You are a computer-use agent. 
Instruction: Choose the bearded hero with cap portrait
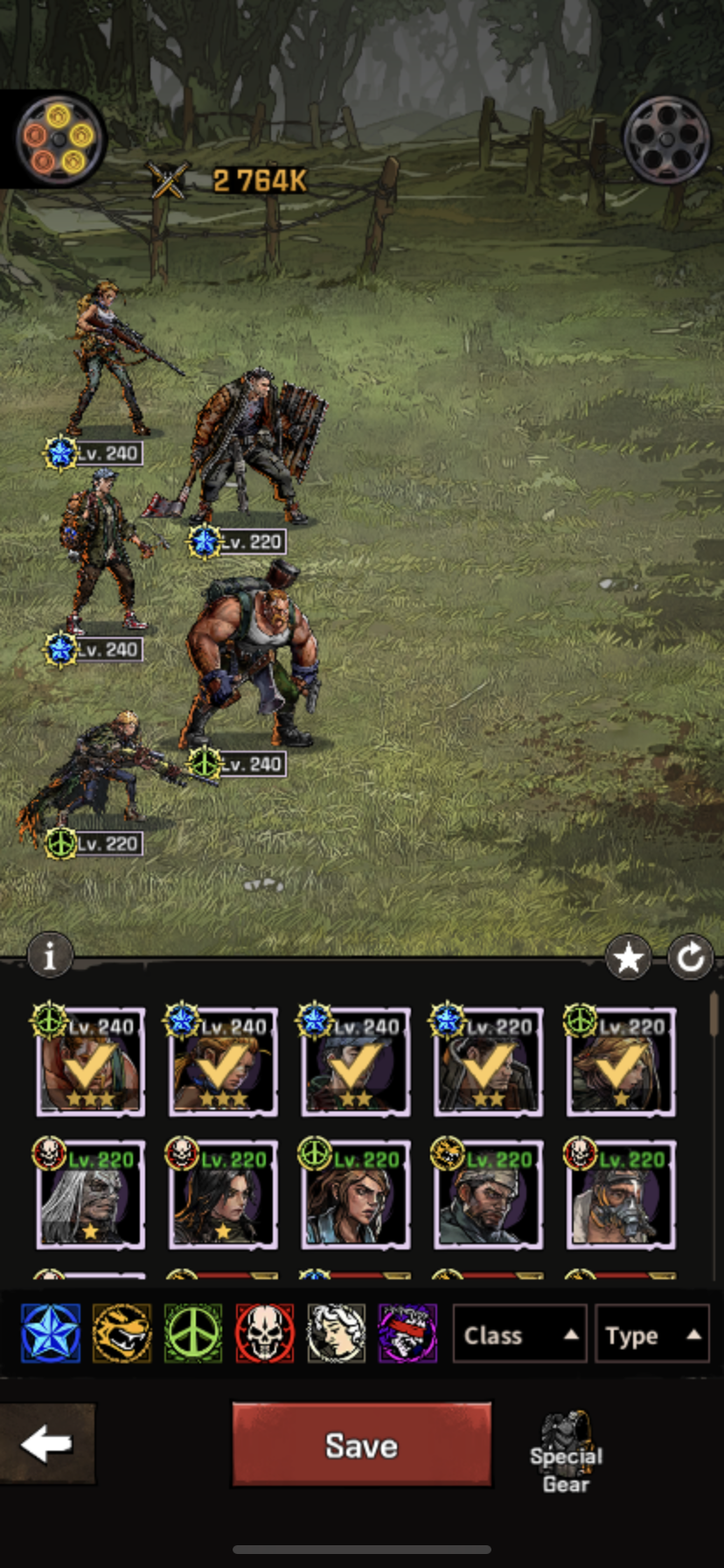pos(487,1195)
